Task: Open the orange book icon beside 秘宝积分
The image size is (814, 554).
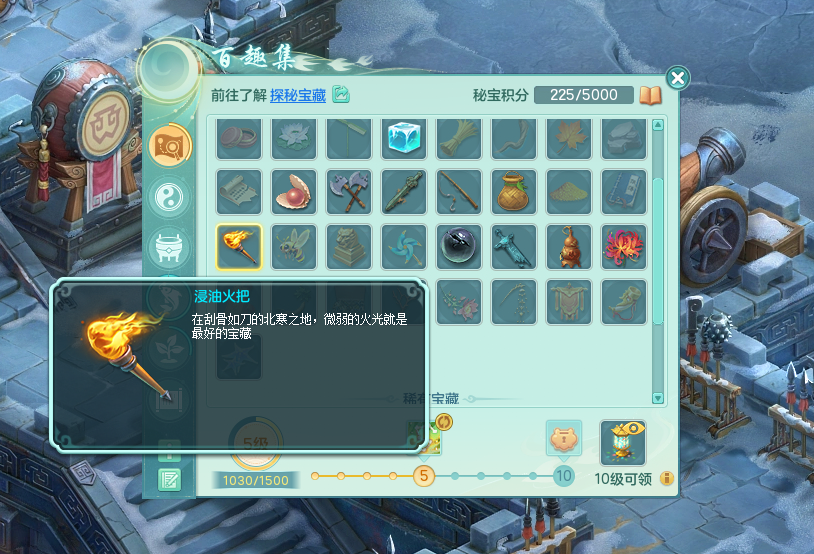Action: (x=651, y=96)
